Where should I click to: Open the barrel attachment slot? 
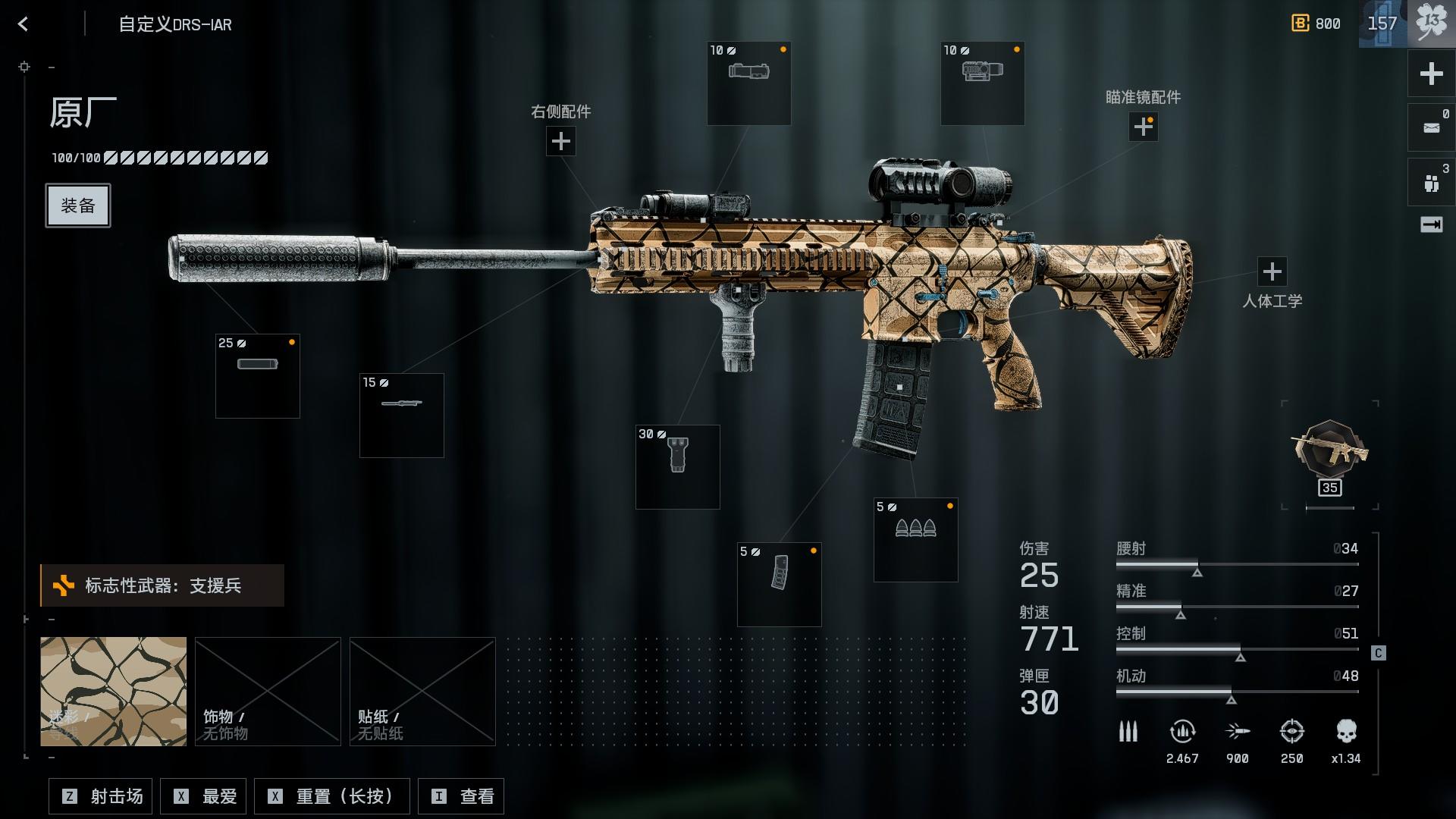pyautogui.click(x=402, y=416)
